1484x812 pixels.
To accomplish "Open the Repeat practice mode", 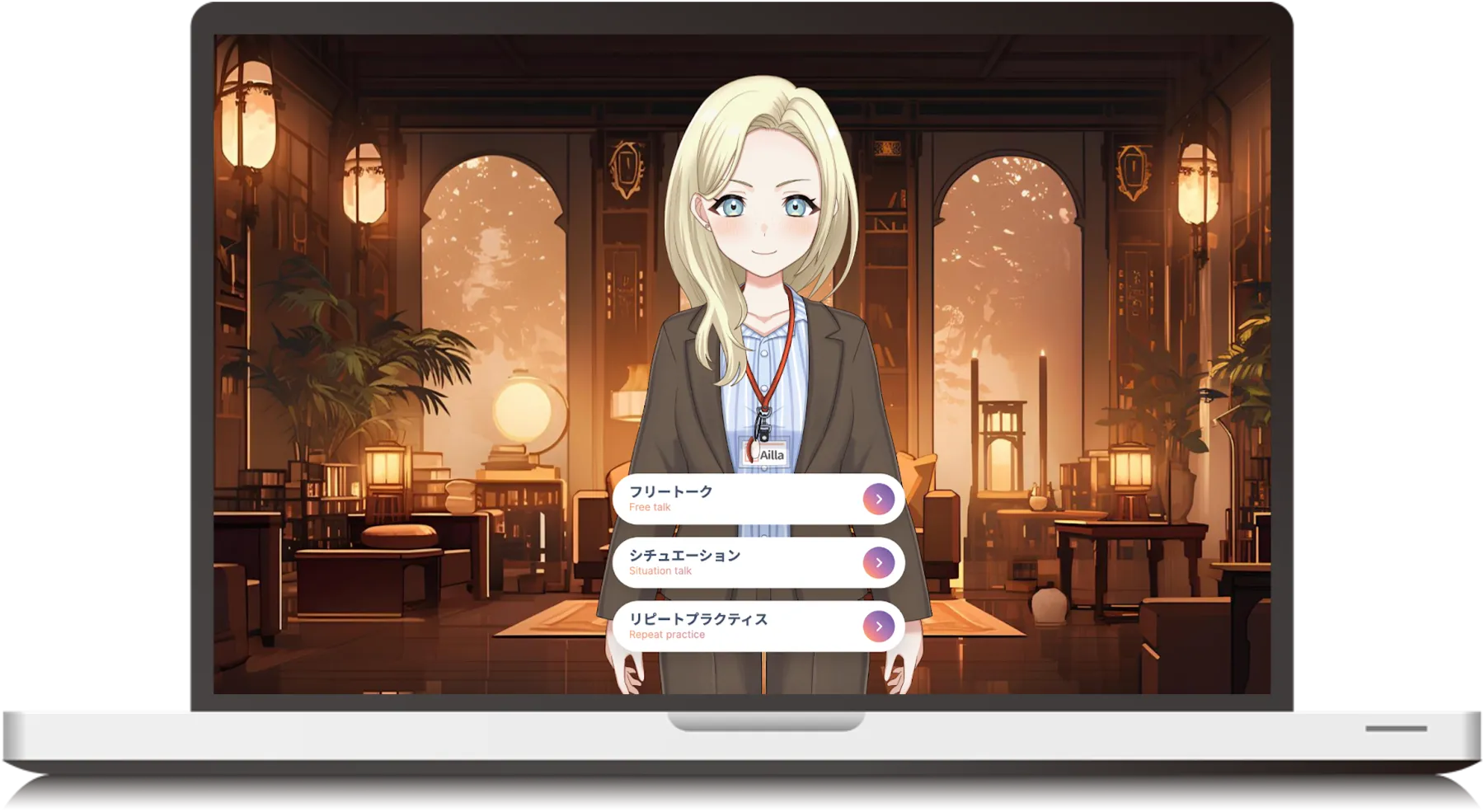I will click(x=742, y=626).
